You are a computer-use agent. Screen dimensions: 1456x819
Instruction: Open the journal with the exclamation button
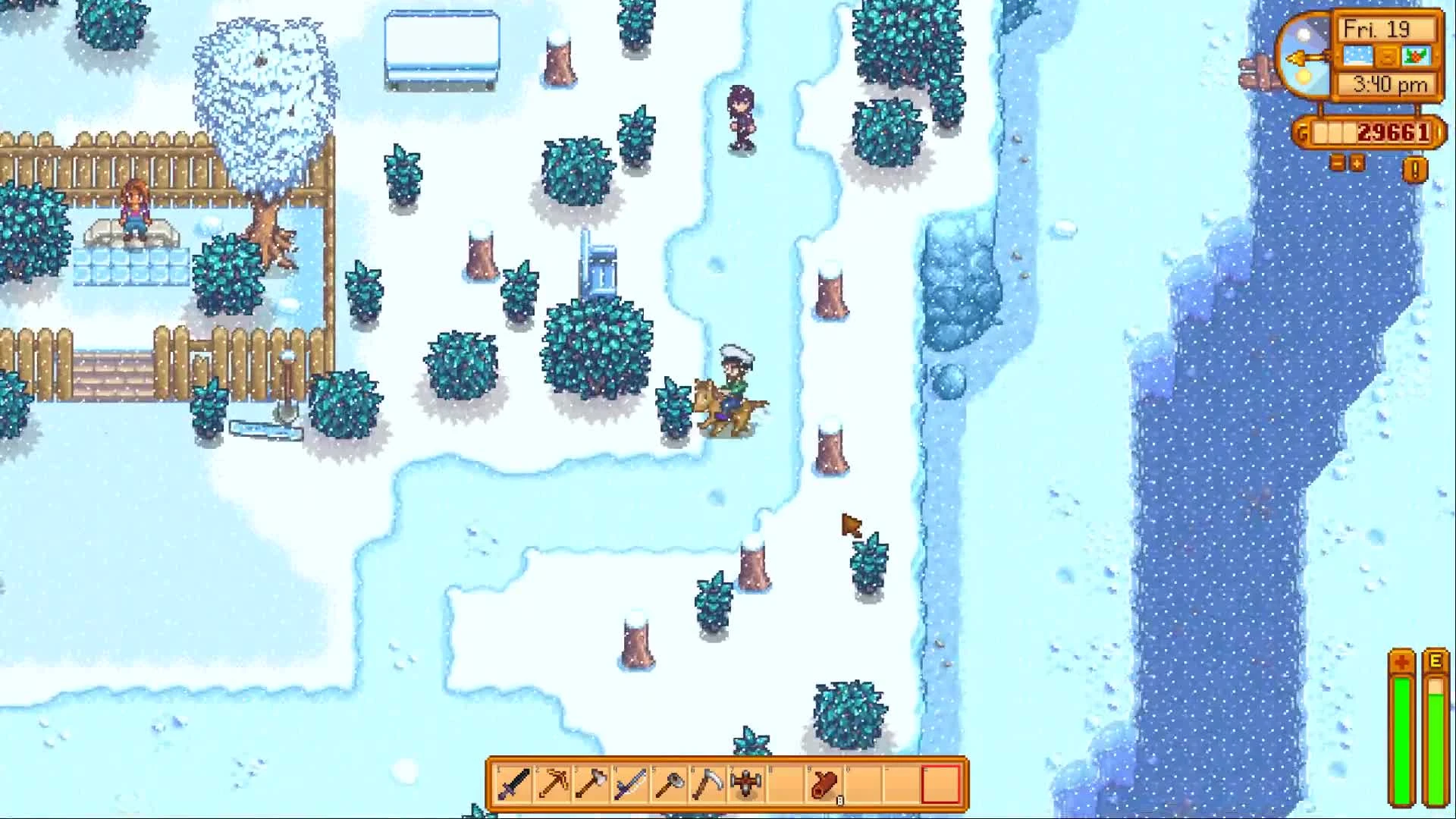1414,168
